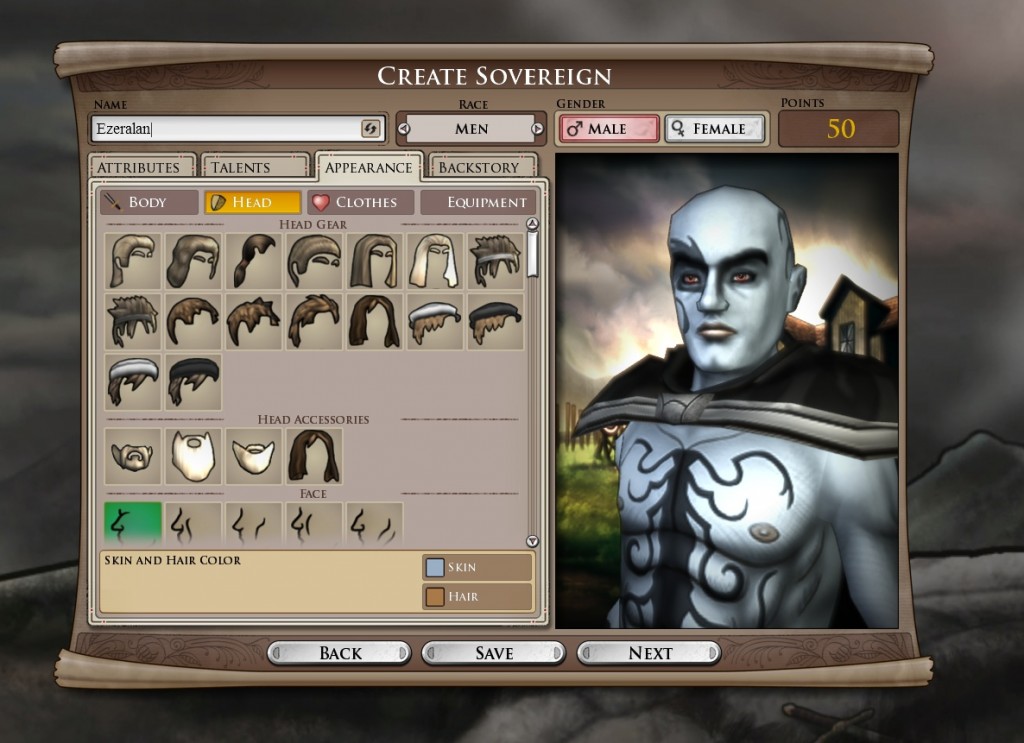Switch to the Attributes tab
This screenshot has height=743, width=1024.
coord(138,167)
